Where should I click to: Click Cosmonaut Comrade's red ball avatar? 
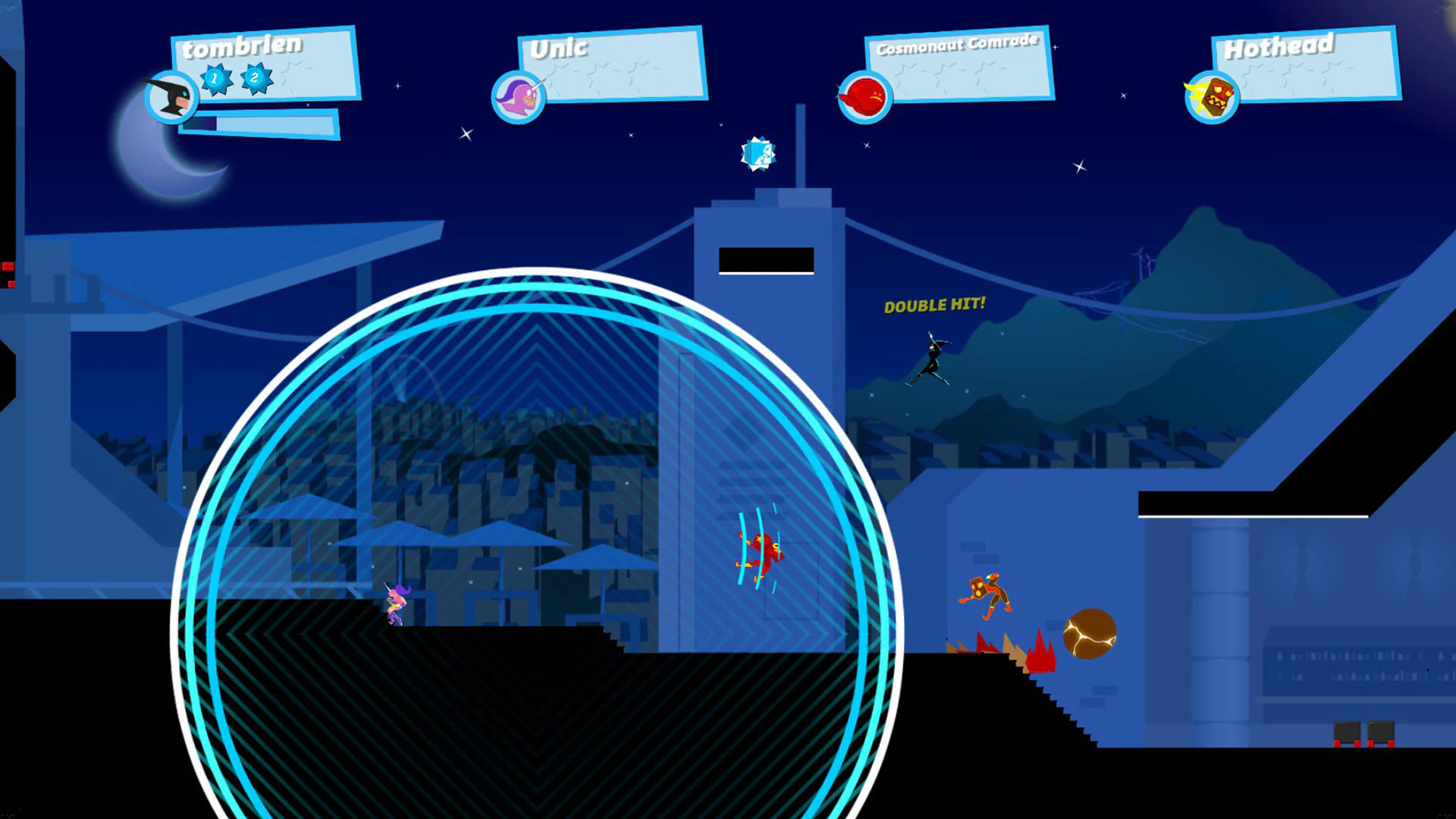click(864, 97)
